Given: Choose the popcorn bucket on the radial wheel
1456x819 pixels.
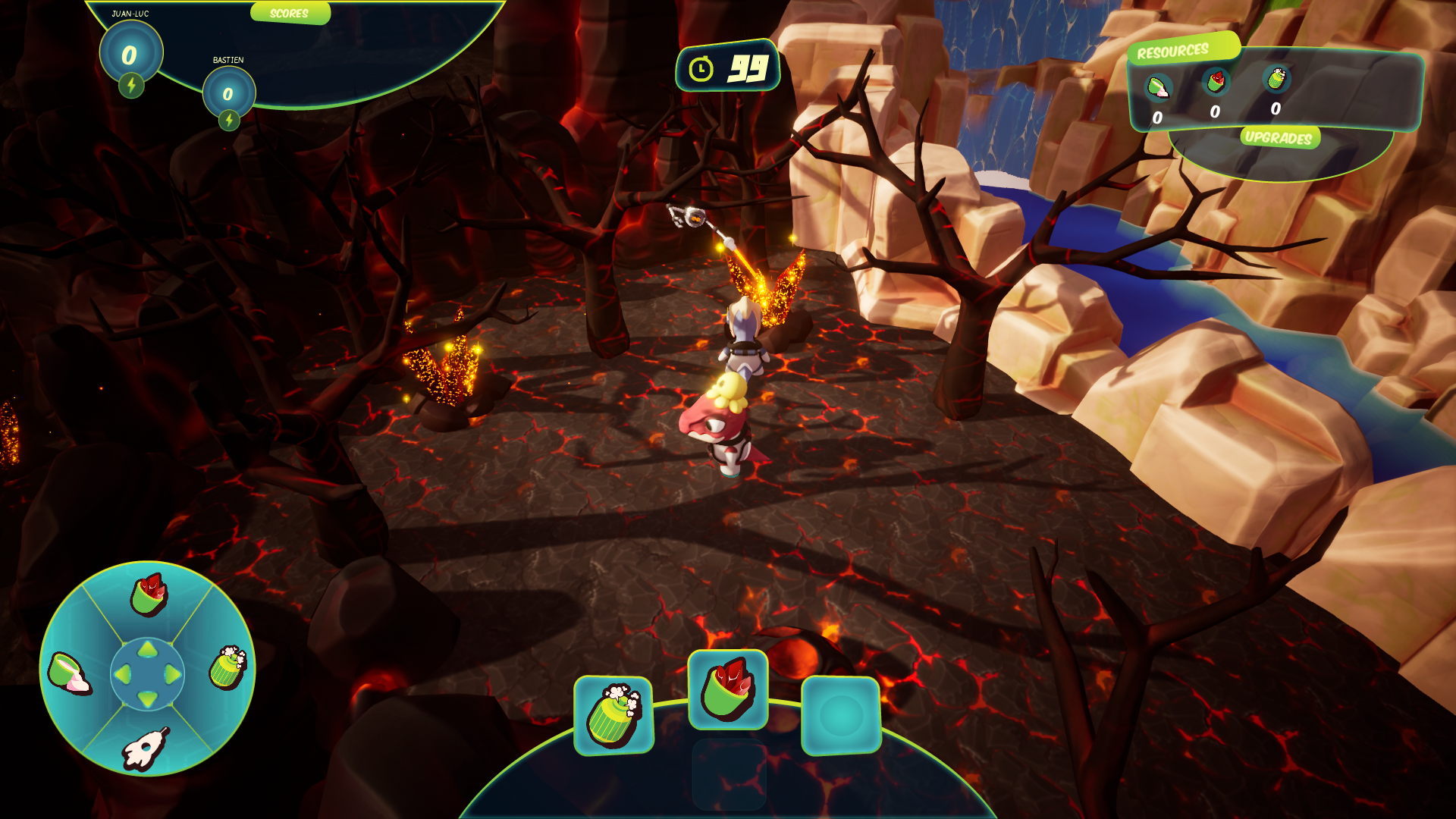Looking at the screenshot, I should click(227, 667).
